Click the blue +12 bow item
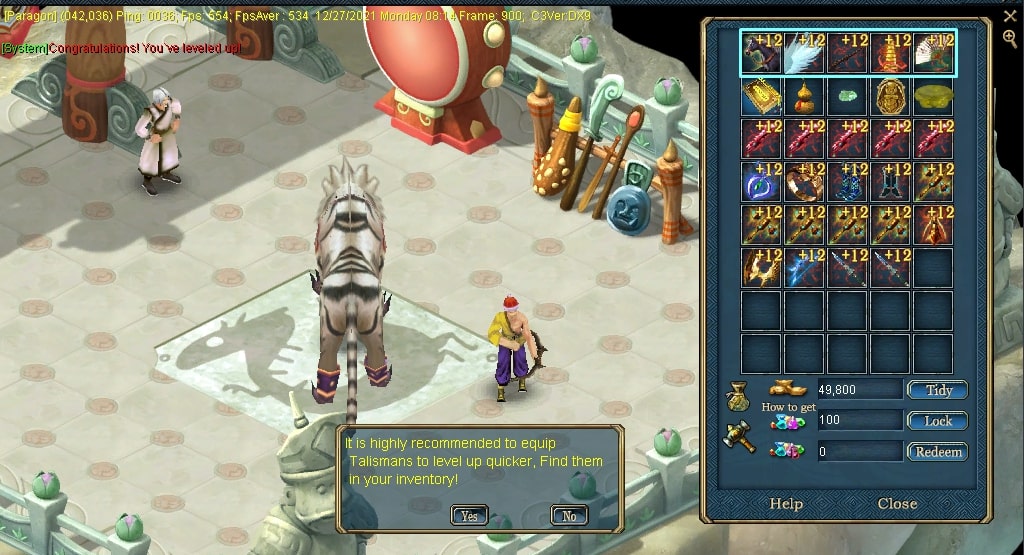This screenshot has width=1024, height=555. [805, 269]
